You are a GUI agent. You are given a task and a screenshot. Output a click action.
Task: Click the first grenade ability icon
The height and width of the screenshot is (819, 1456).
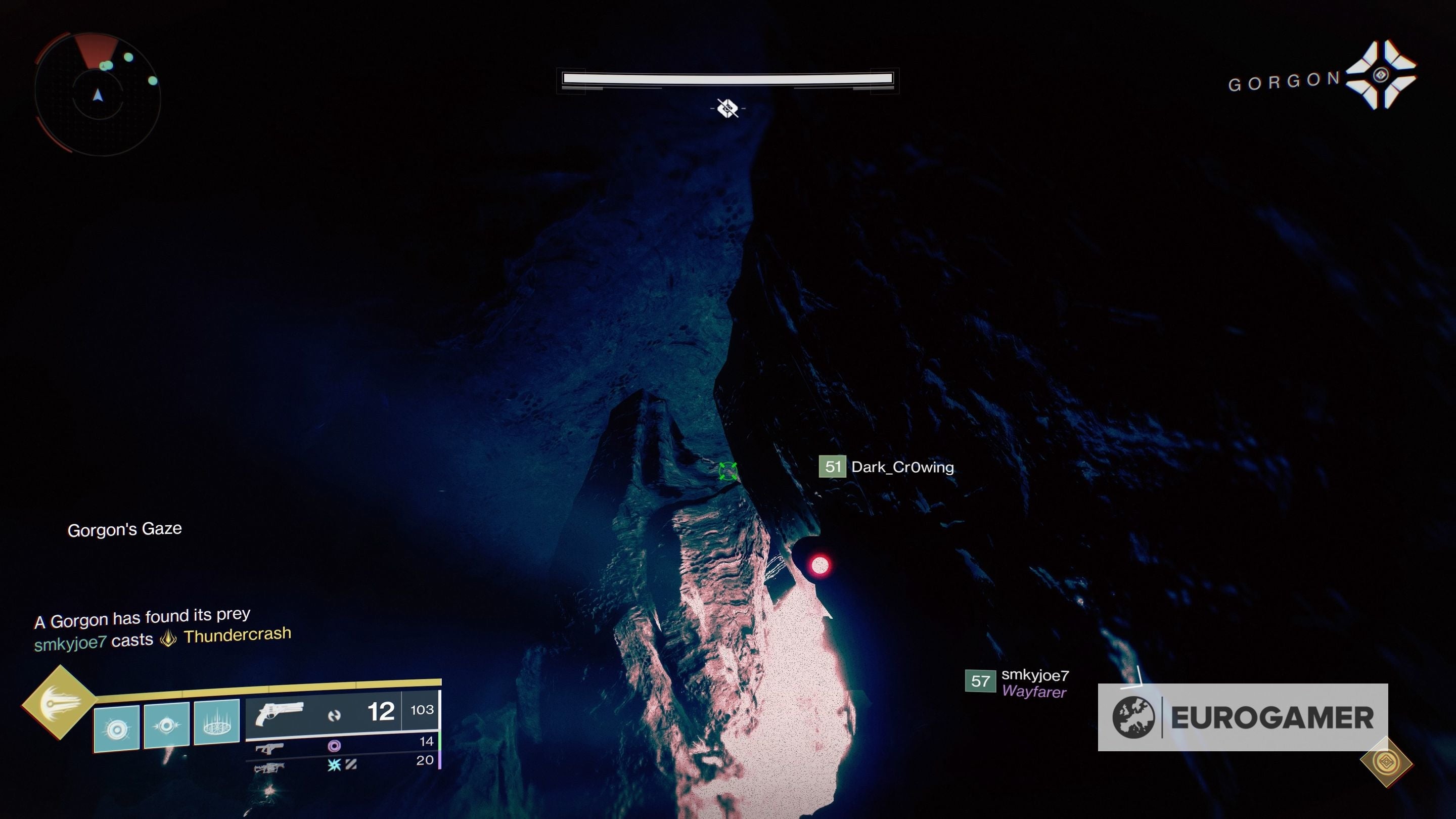[116, 729]
